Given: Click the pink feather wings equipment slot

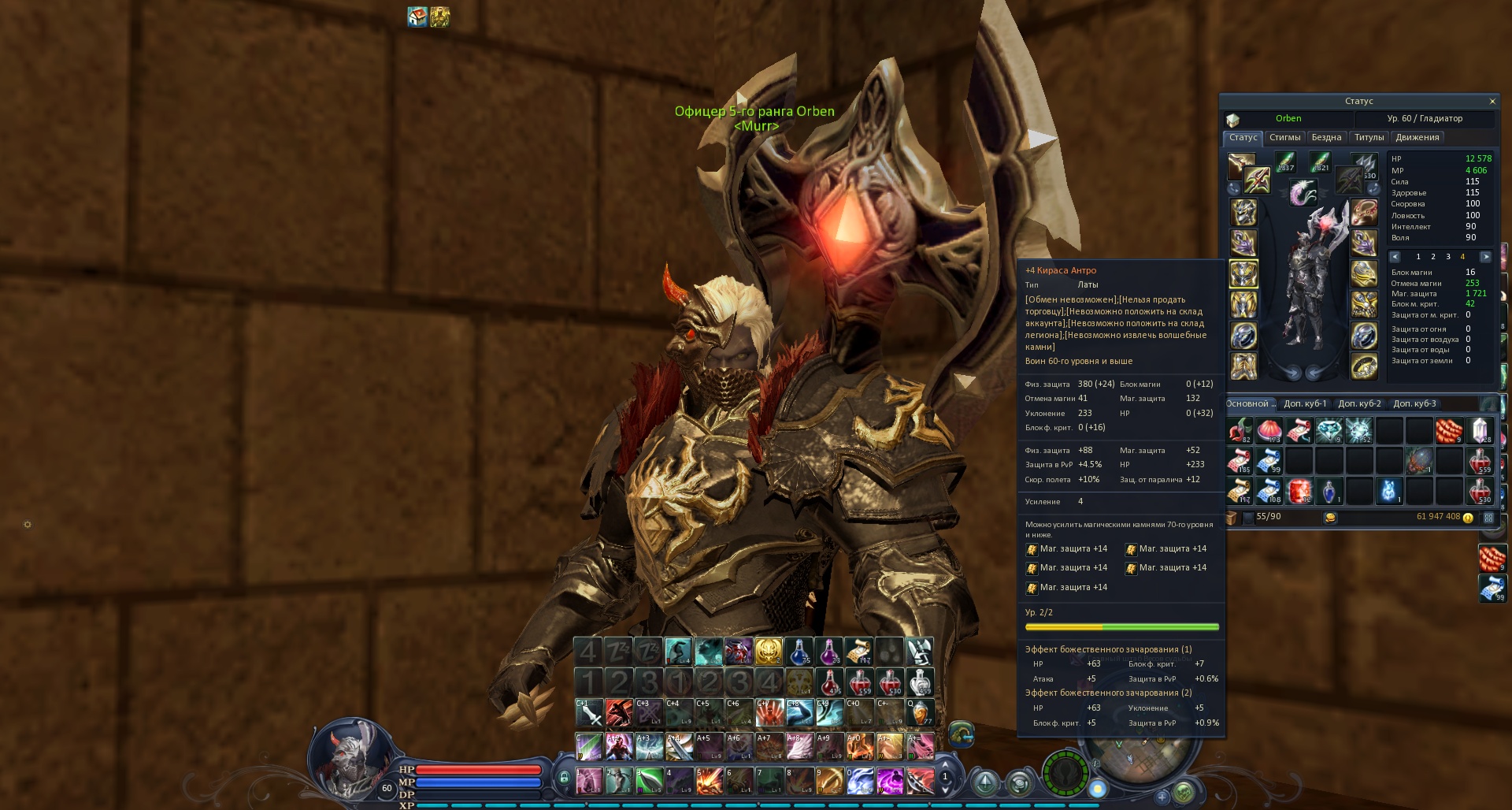Looking at the screenshot, I should [x=1303, y=191].
